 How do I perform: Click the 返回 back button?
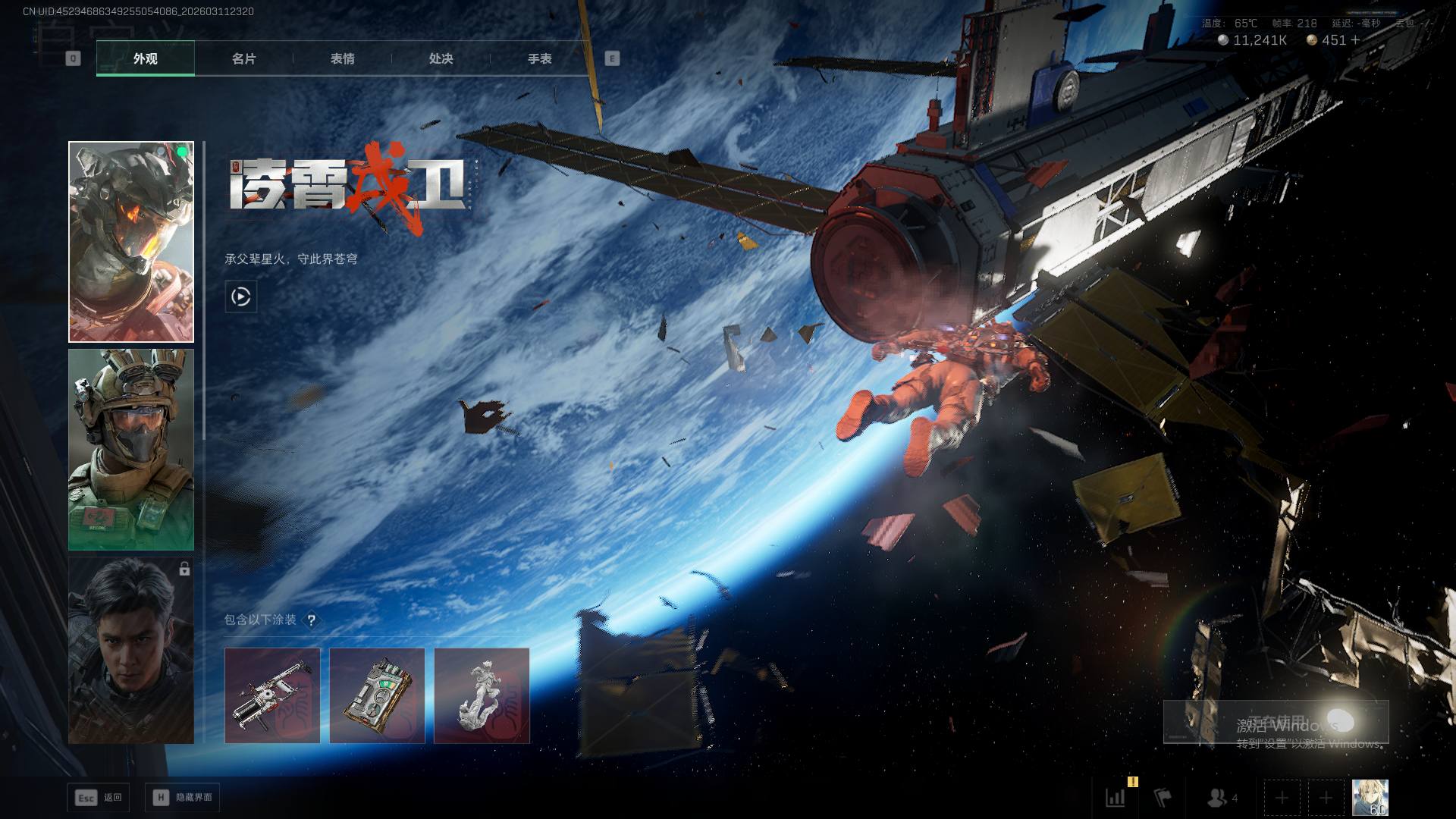click(x=99, y=797)
